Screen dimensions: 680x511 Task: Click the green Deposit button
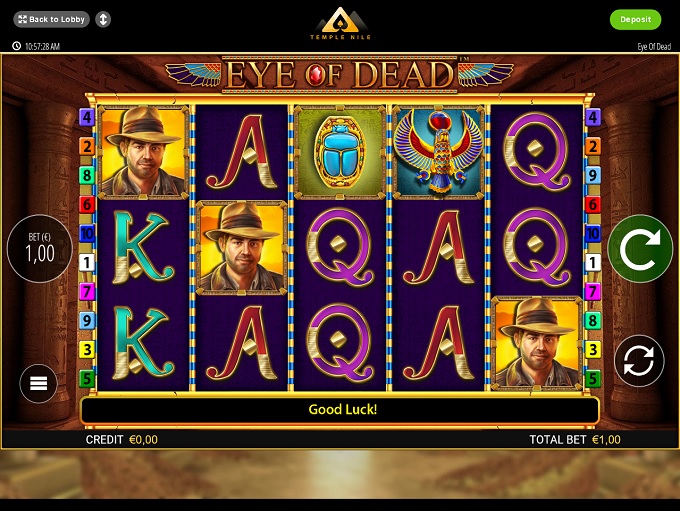(x=635, y=19)
